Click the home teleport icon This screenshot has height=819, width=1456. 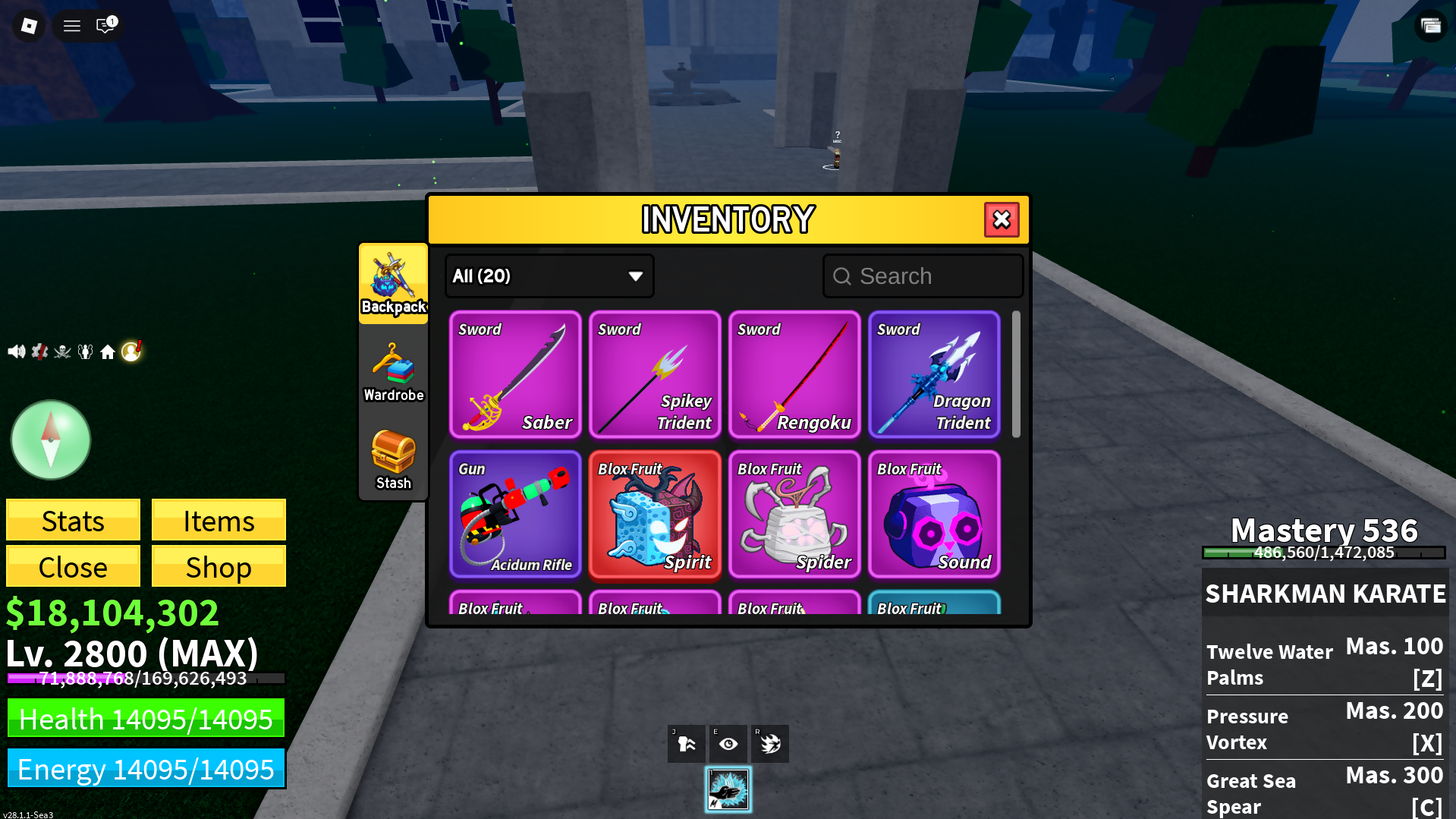point(108,351)
